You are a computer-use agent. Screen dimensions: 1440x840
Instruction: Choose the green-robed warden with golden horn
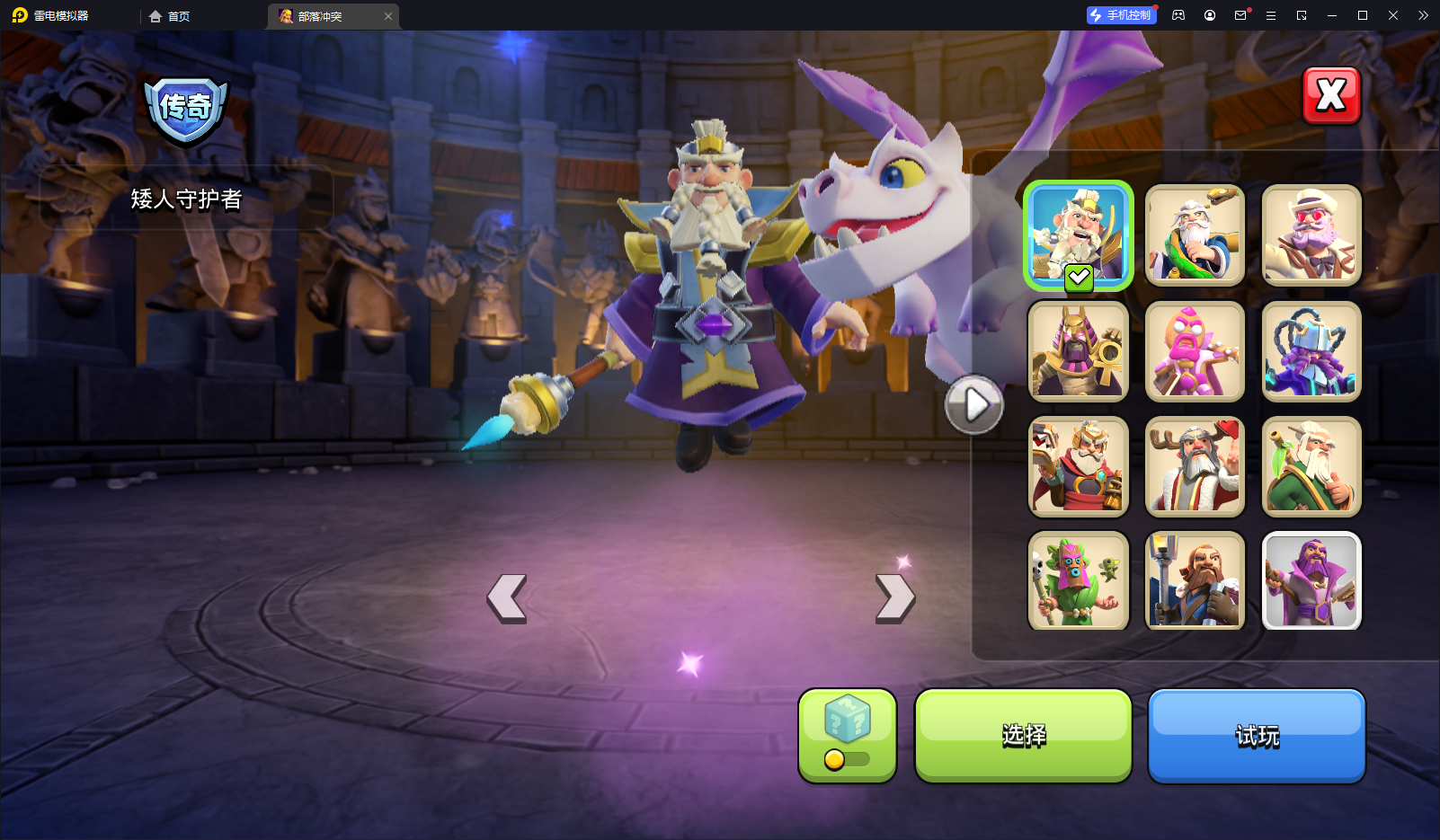click(1195, 235)
